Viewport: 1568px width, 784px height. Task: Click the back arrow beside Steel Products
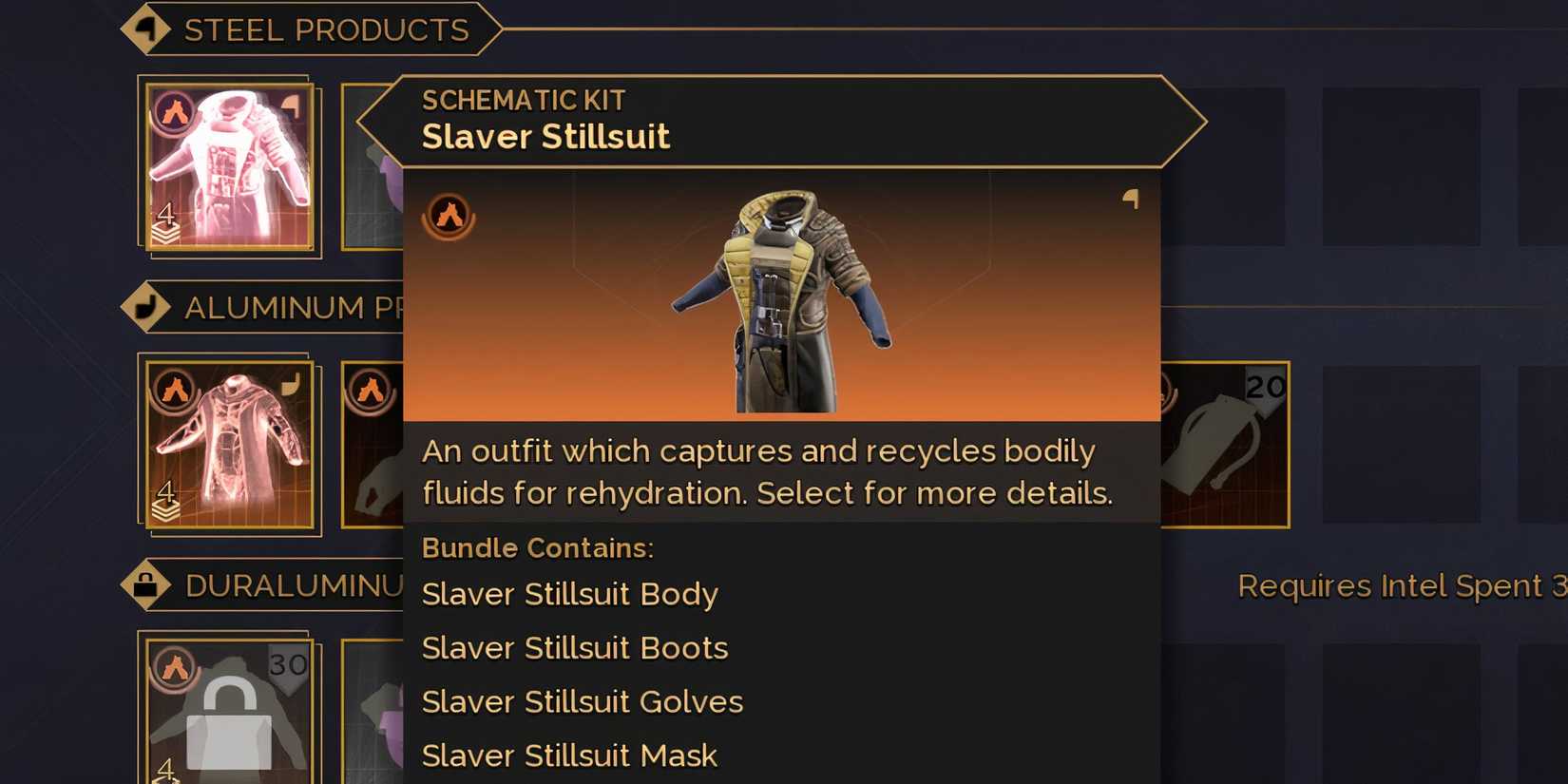pos(147,29)
